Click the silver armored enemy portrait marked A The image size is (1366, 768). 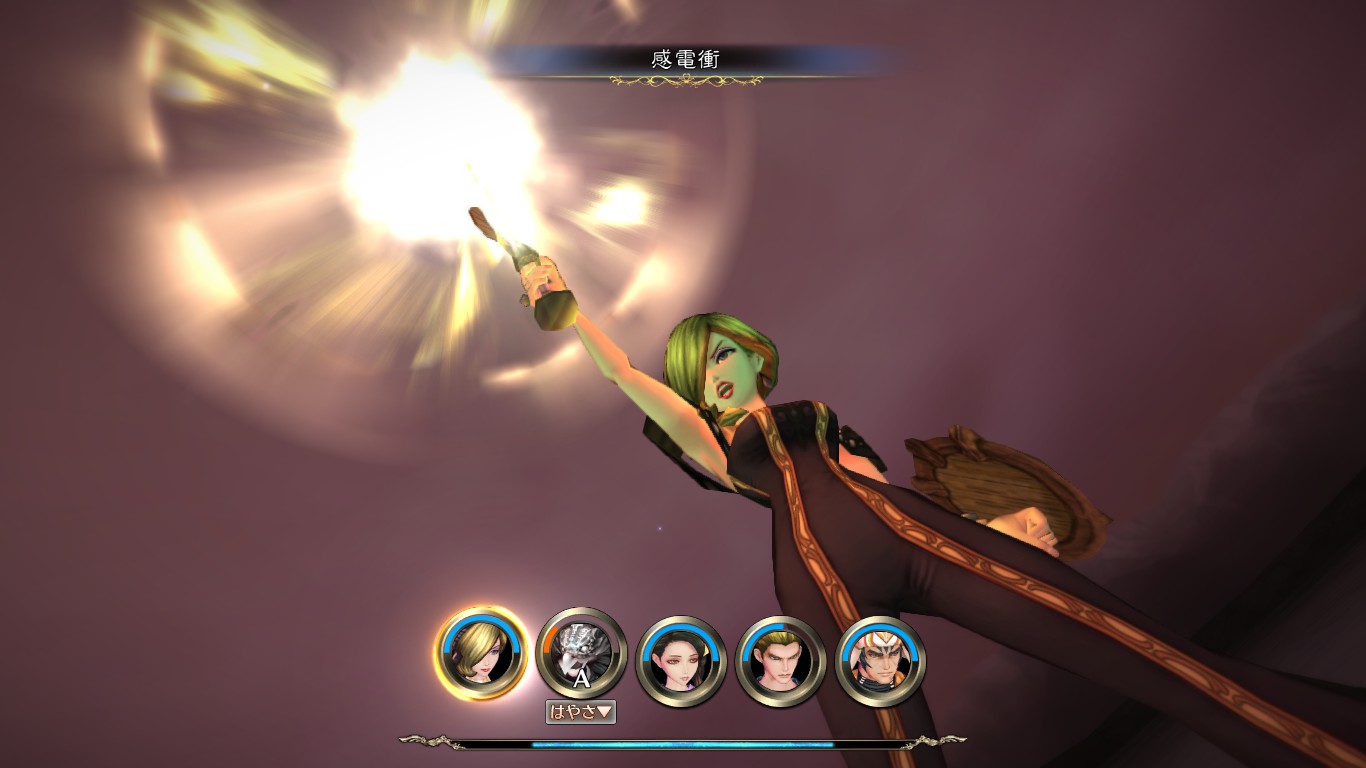coord(581,653)
